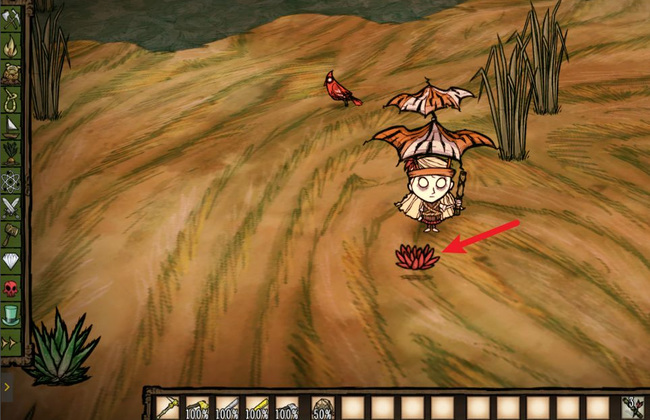The image size is (650, 420).
Task: Pick the inventory item showing 50% durability
Action: (322, 407)
